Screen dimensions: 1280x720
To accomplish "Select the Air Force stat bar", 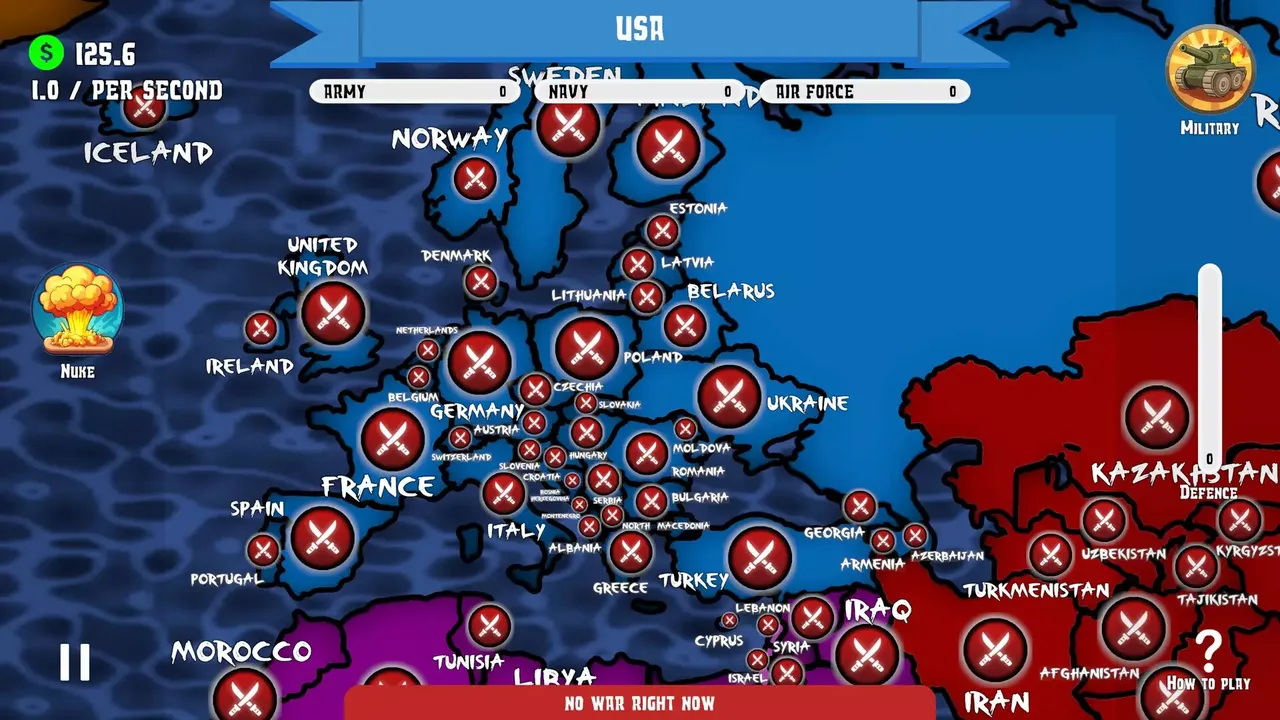I will tap(863, 91).
